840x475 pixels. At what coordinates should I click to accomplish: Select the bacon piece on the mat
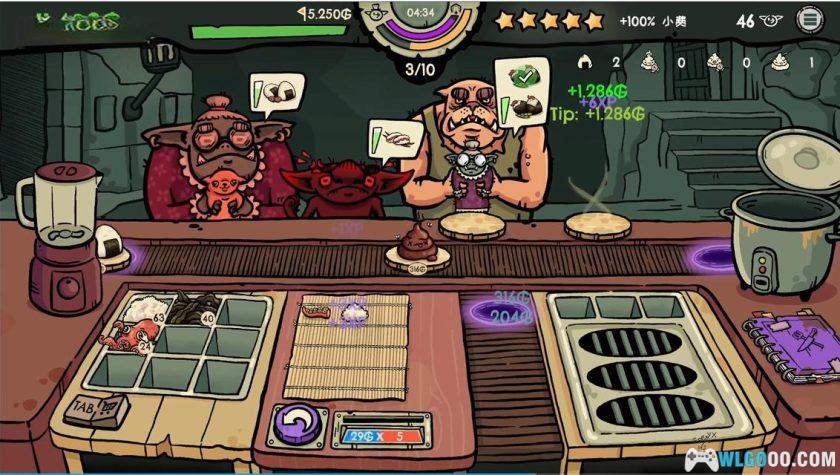317,311
